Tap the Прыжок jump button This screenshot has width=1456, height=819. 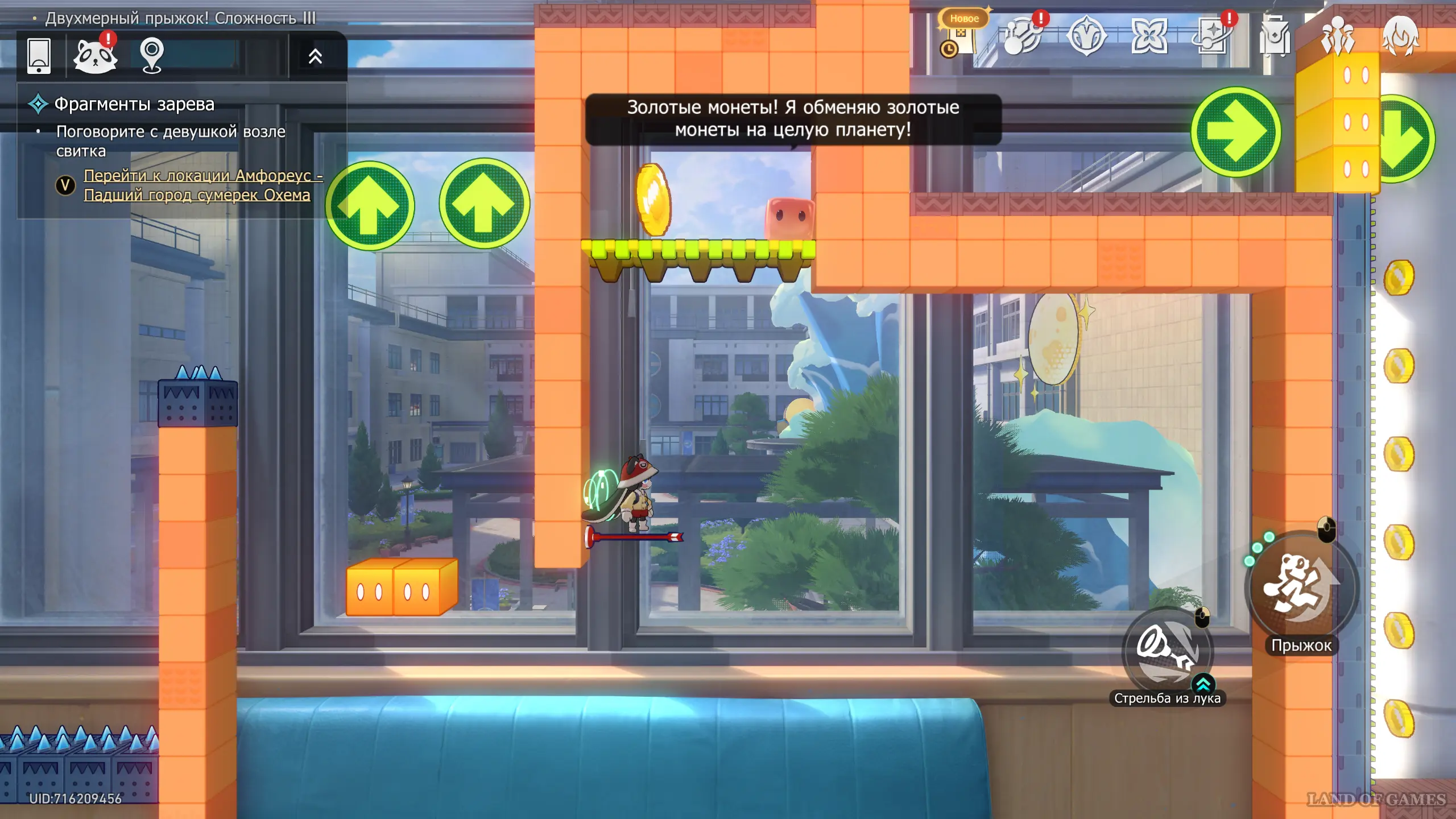point(1301,587)
